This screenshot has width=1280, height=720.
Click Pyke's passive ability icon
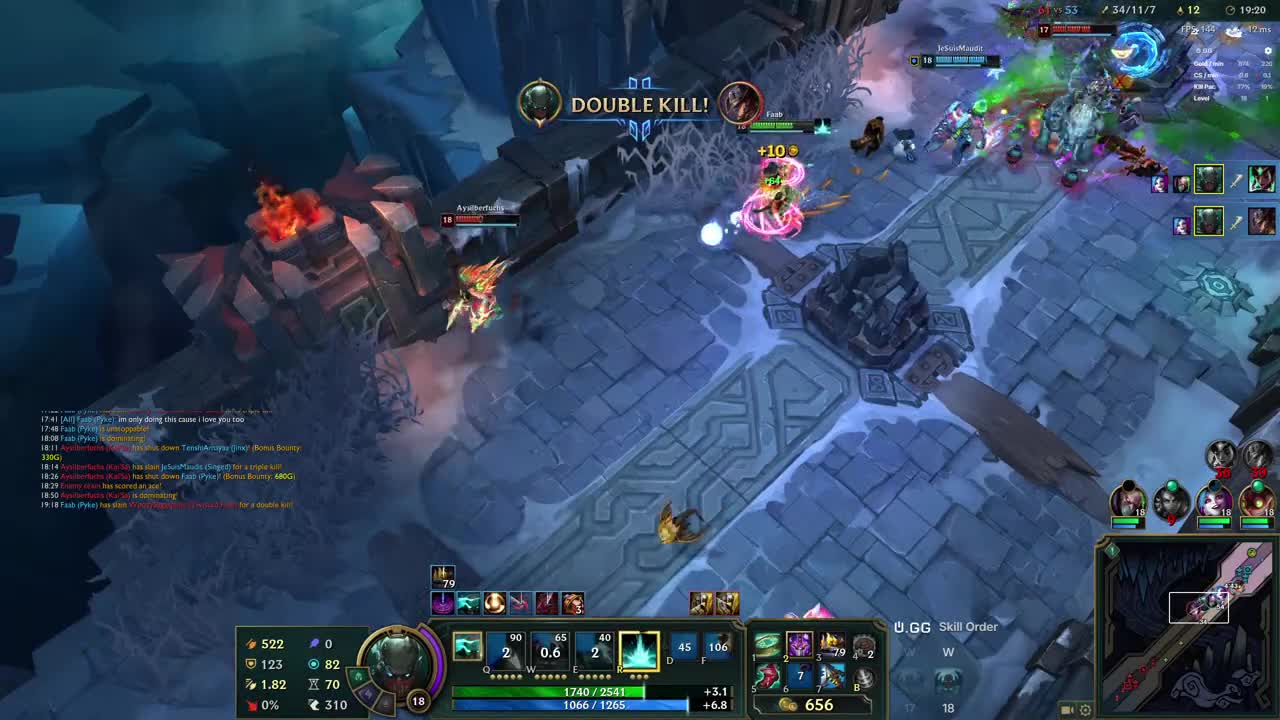[x=467, y=647]
